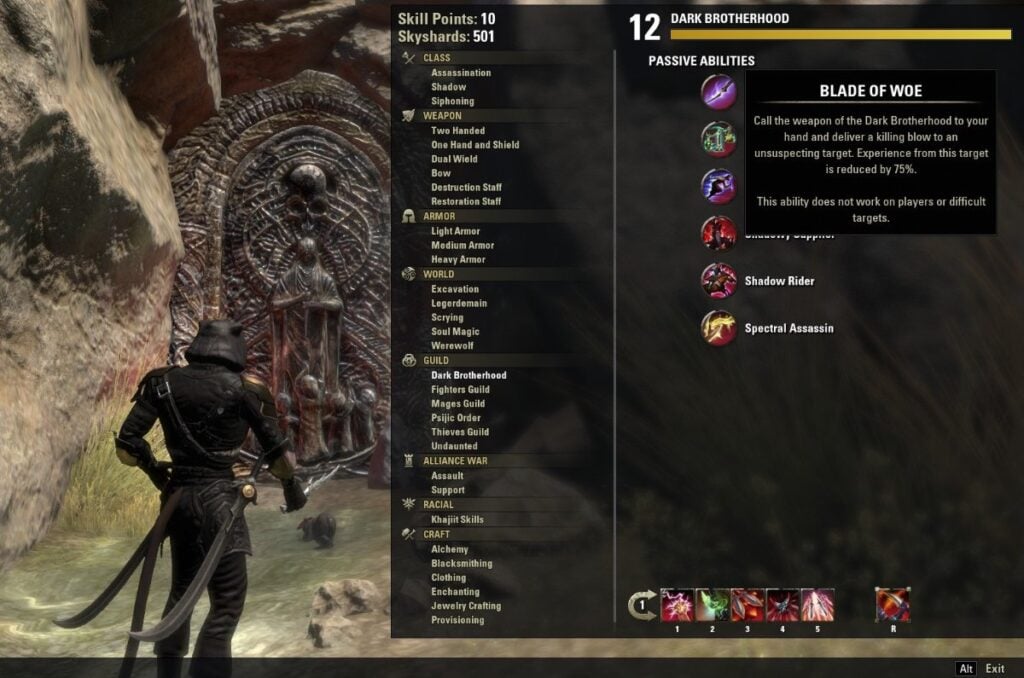Screen dimensions: 1024x678
Task: Open the Restoration Staff skill line
Action: (x=466, y=201)
